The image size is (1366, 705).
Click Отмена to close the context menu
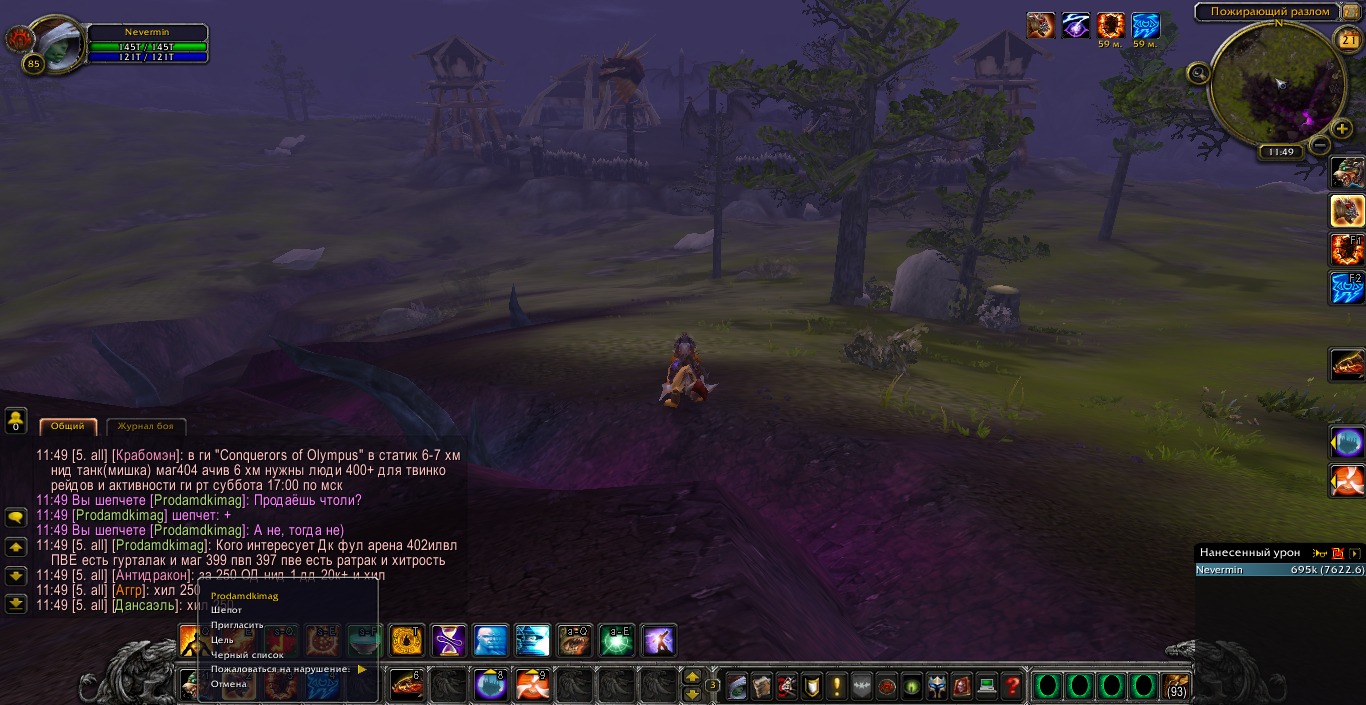pyautogui.click(x=229, y=684)
